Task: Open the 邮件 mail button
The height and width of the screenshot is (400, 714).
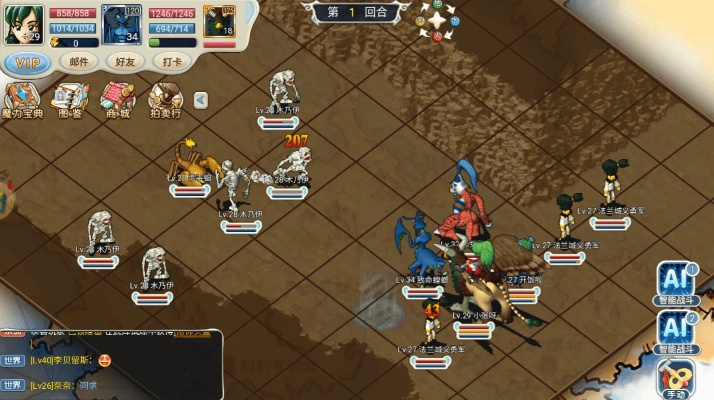Action: (x=79, y=61)
